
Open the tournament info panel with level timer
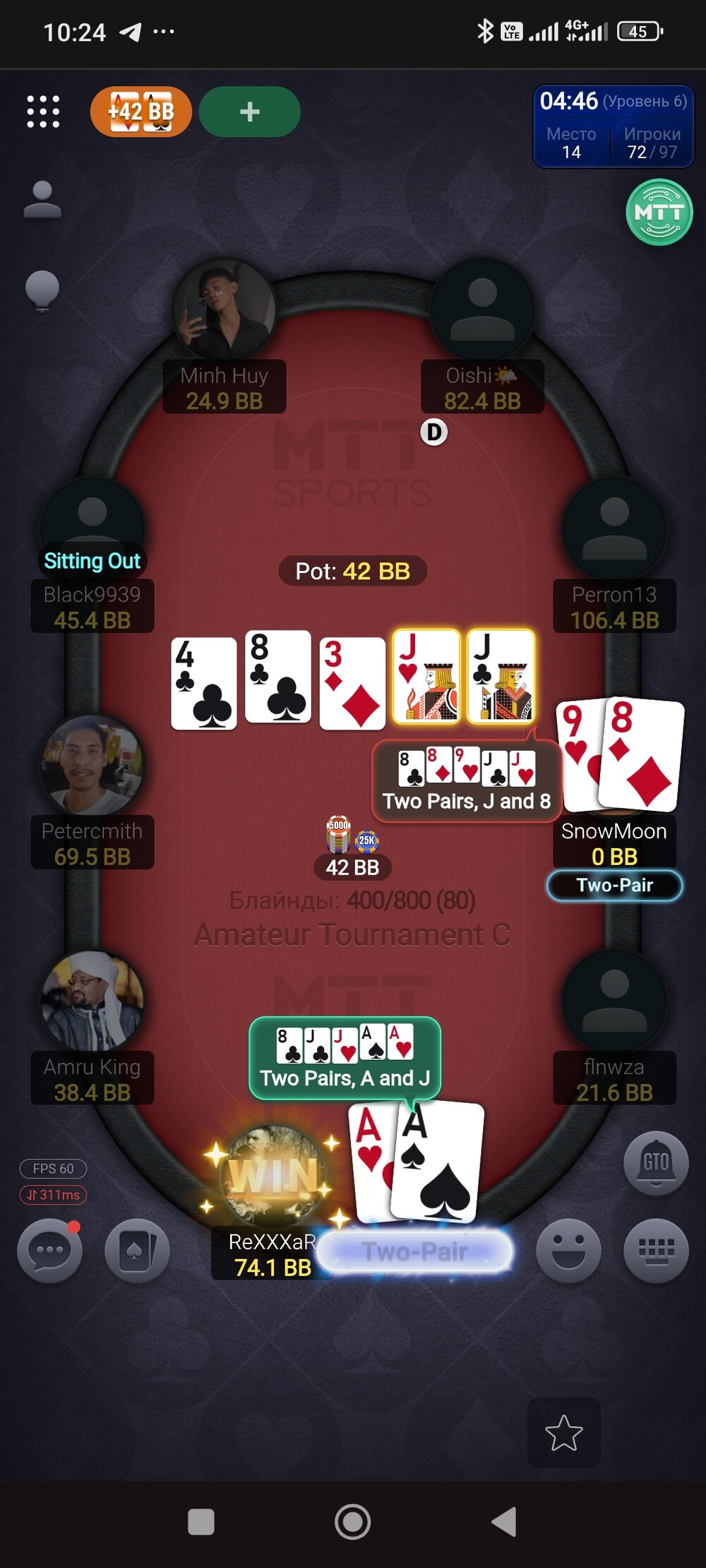[x=613, y=127]
